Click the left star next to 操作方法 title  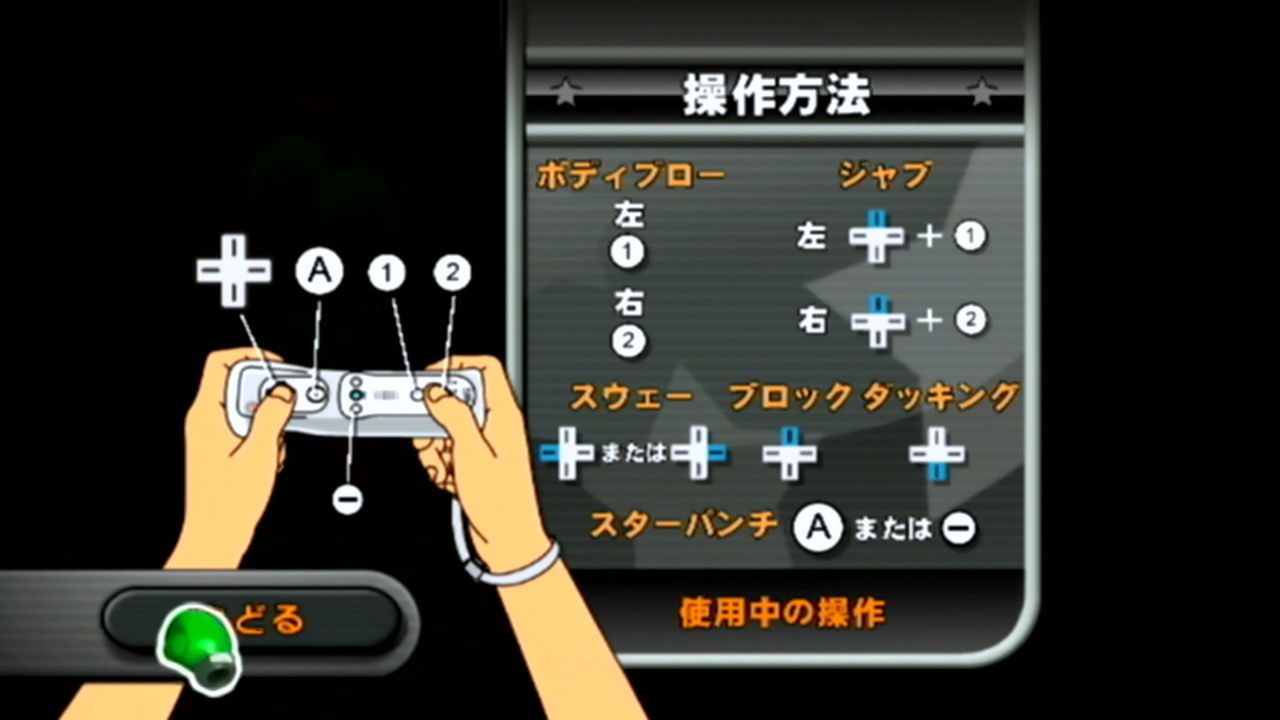(566, 93)
